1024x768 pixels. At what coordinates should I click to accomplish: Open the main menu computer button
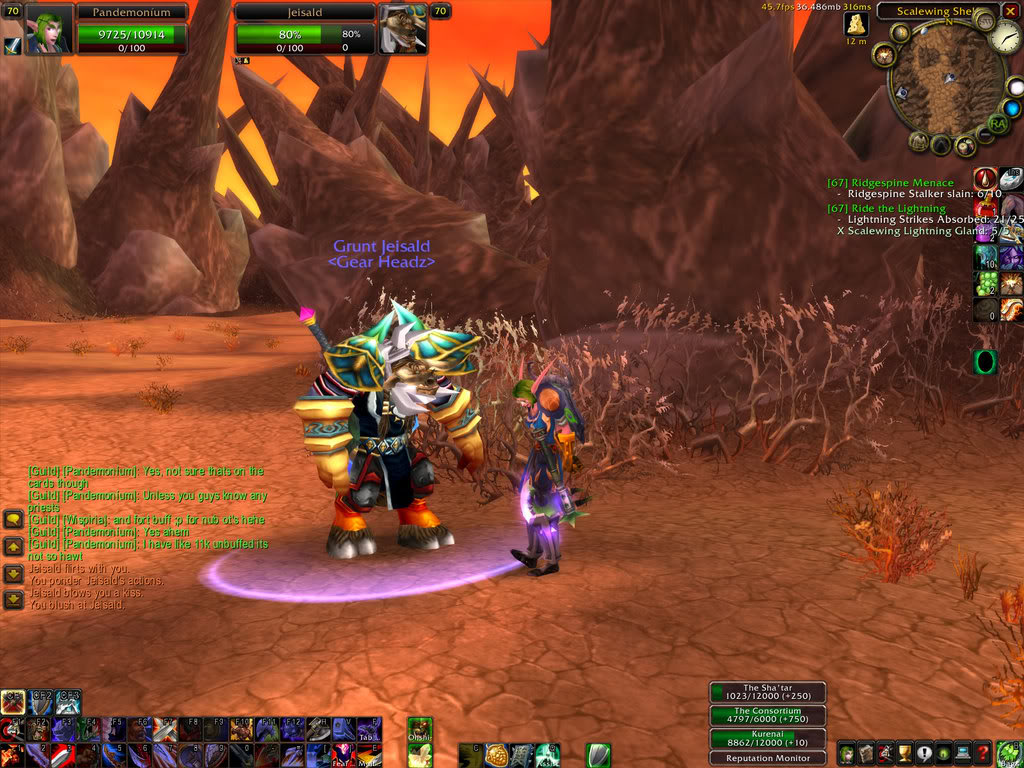tap(964, 755)
